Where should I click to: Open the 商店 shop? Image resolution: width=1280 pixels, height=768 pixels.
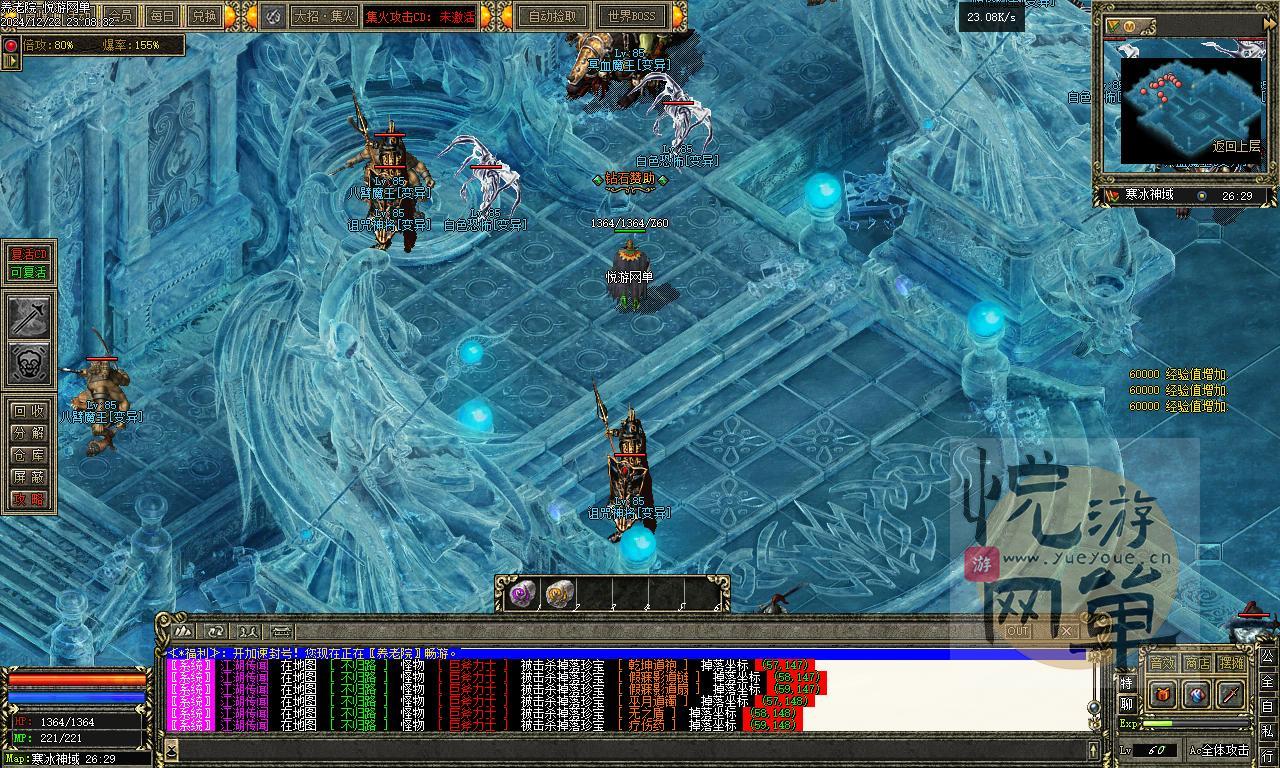tap(1197, 663)
